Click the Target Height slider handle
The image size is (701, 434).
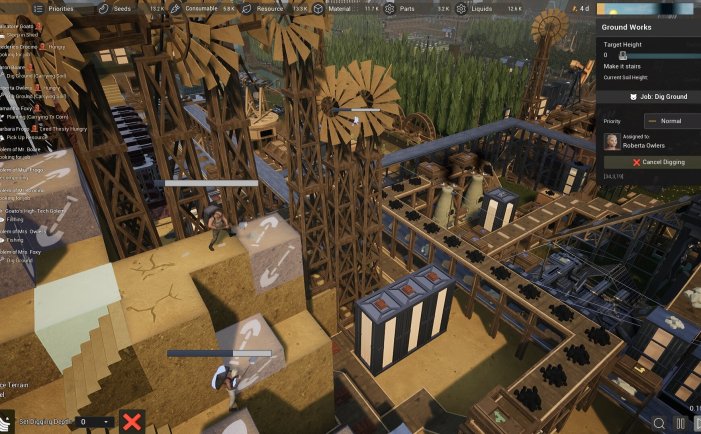click(x=623, y=56)
